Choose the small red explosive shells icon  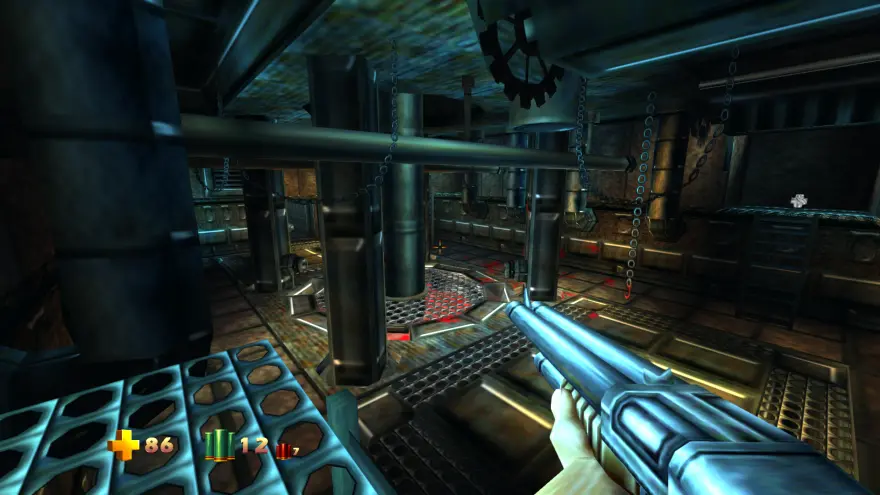tap(283, 451)
